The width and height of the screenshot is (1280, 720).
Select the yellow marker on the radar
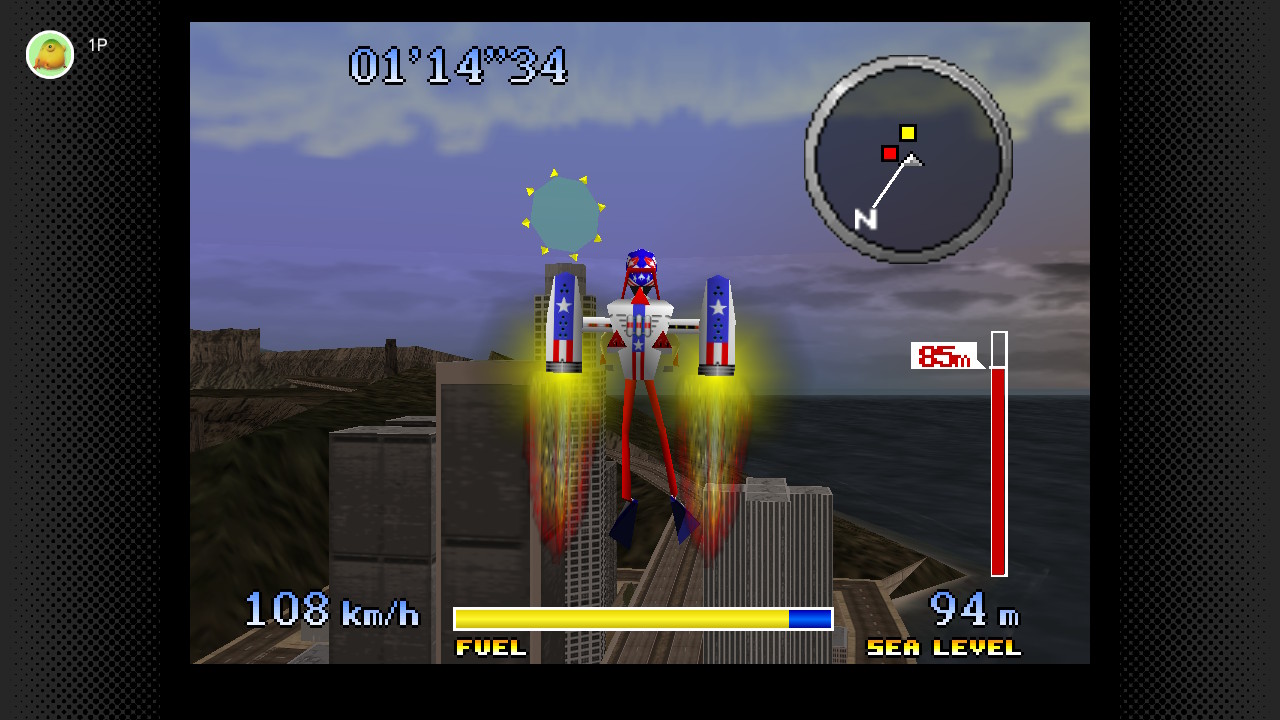click(907, 133)
